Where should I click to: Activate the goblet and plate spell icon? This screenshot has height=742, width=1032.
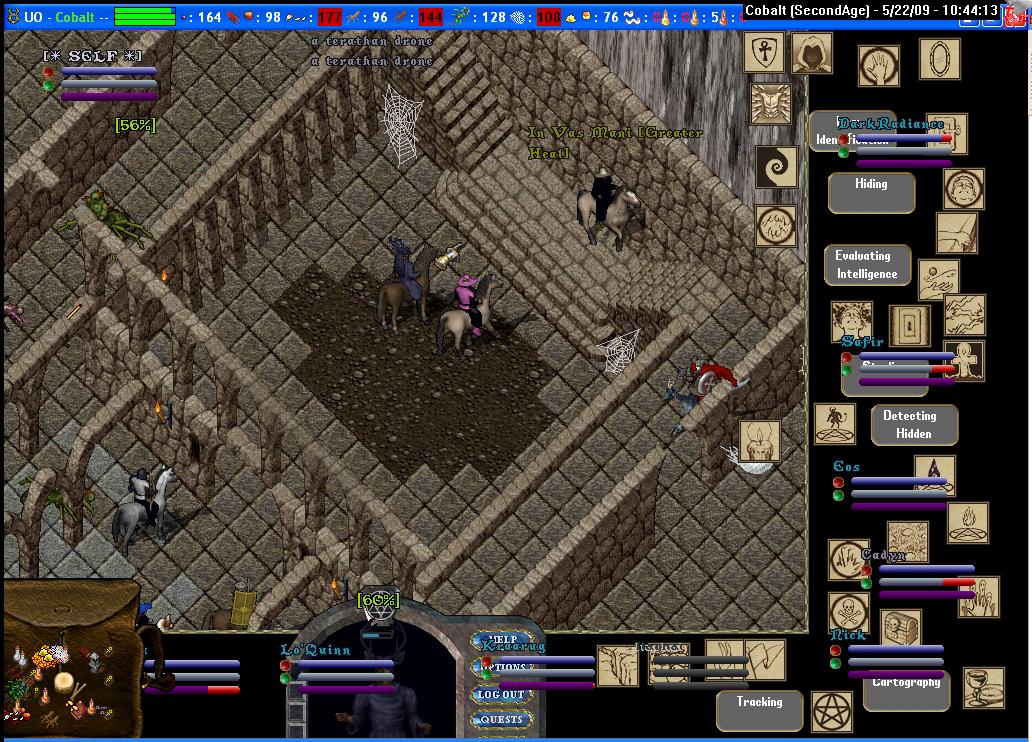[x=983, y=688]
